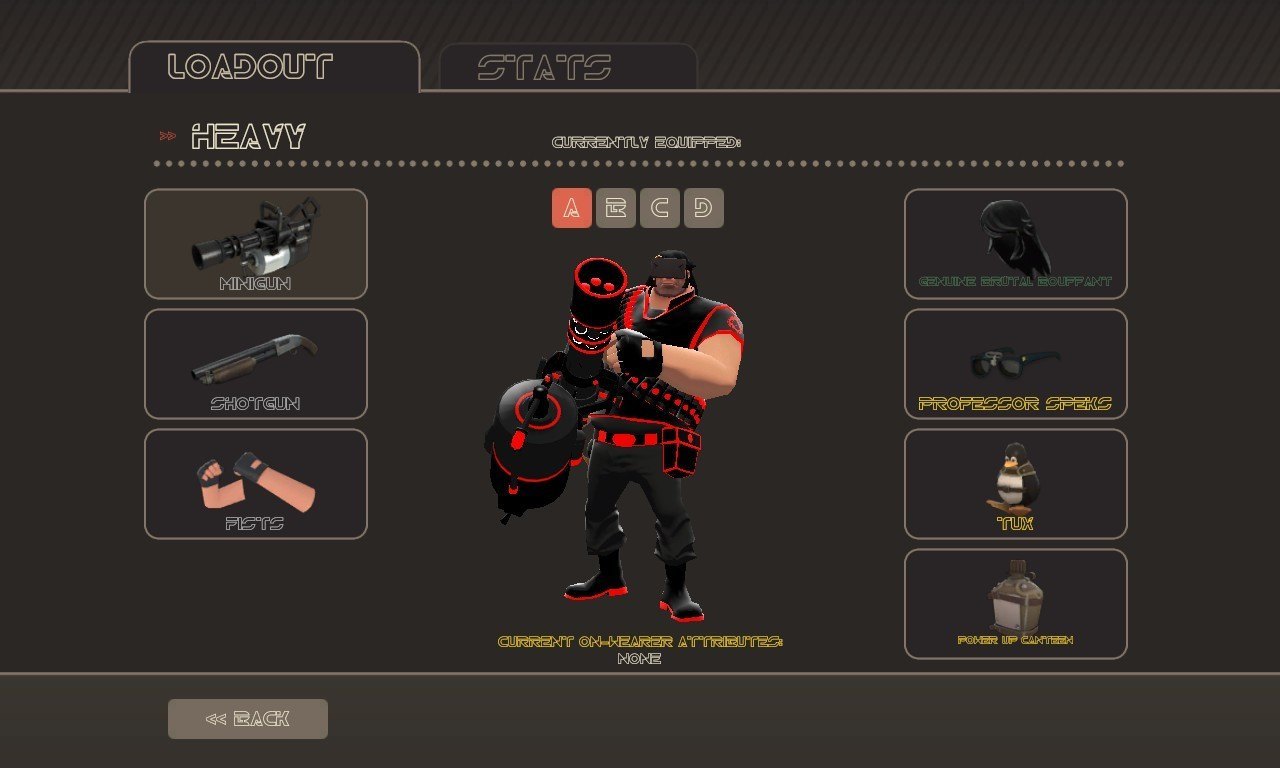
Task: Switch to the Stats tab
Action: pos(567,67)
